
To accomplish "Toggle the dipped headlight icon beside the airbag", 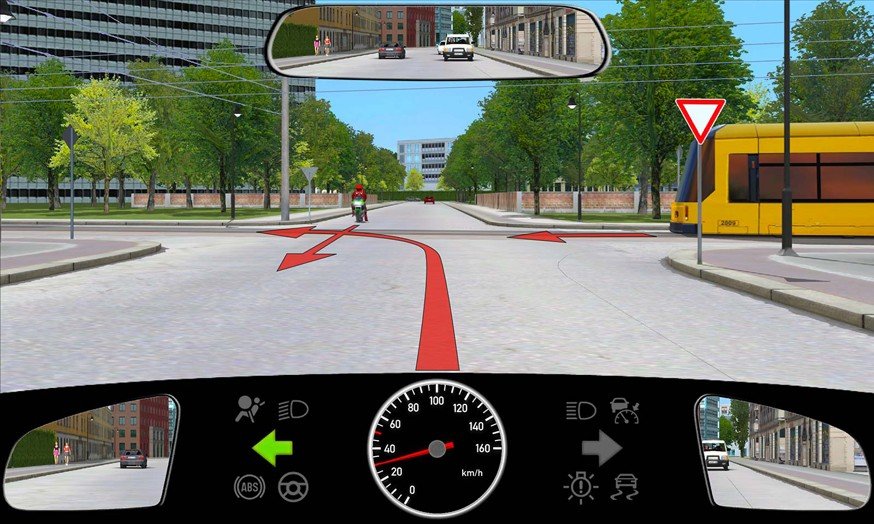I will click(x=294, y=409).
